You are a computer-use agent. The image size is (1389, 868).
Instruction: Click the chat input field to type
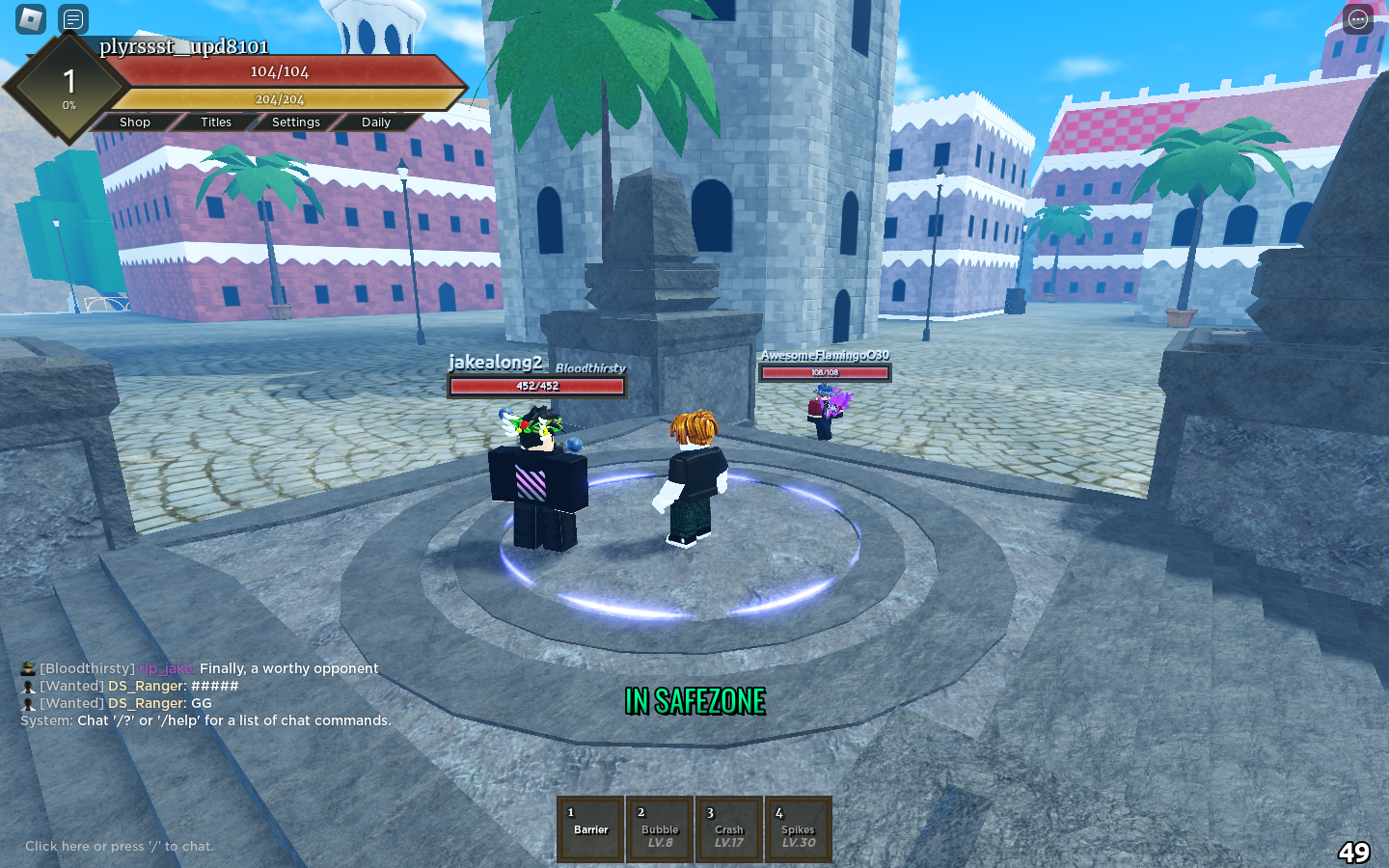click(119, 846)
